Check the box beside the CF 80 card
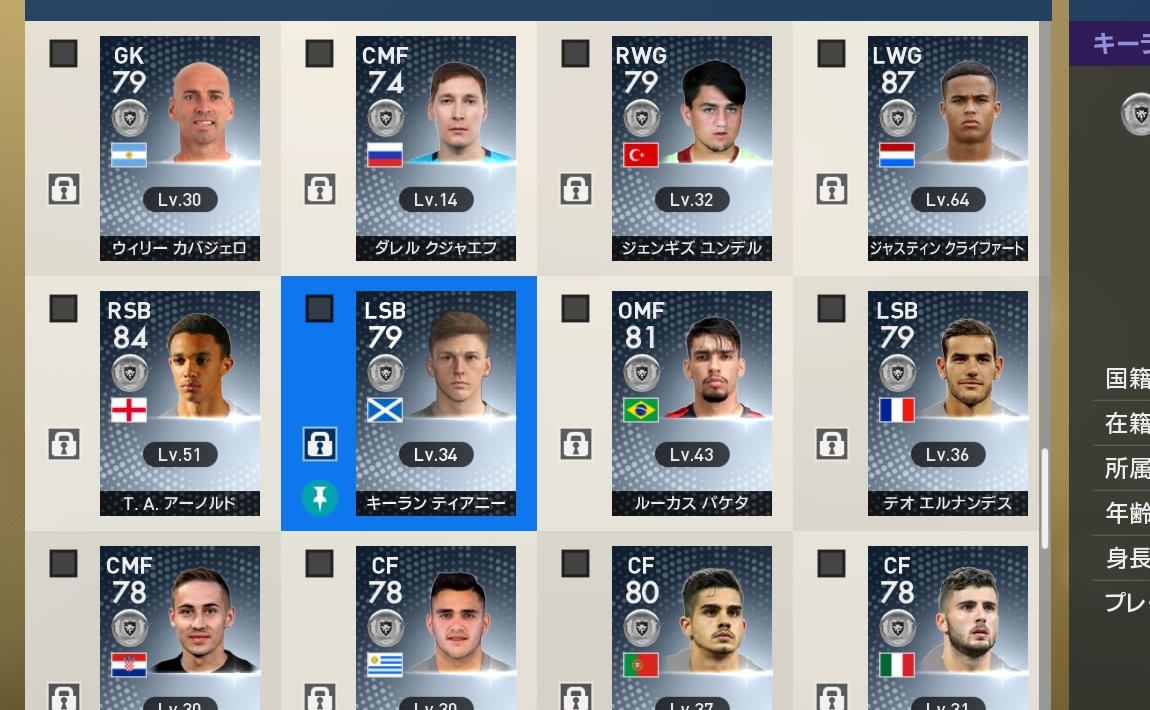The image size is (1150, 710). point(575,564)
